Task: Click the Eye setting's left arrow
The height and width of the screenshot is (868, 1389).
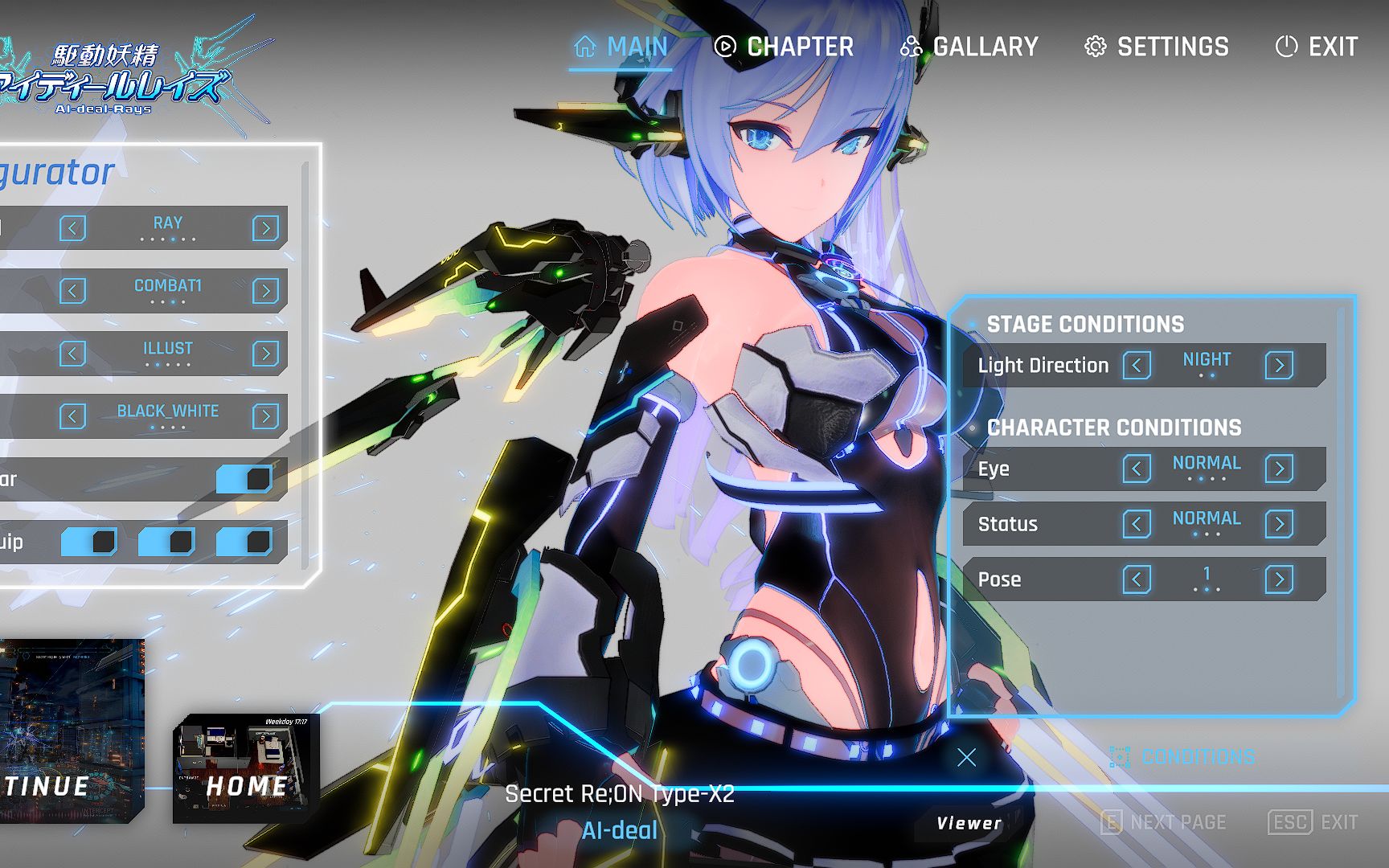Action: click(1137, 469)
